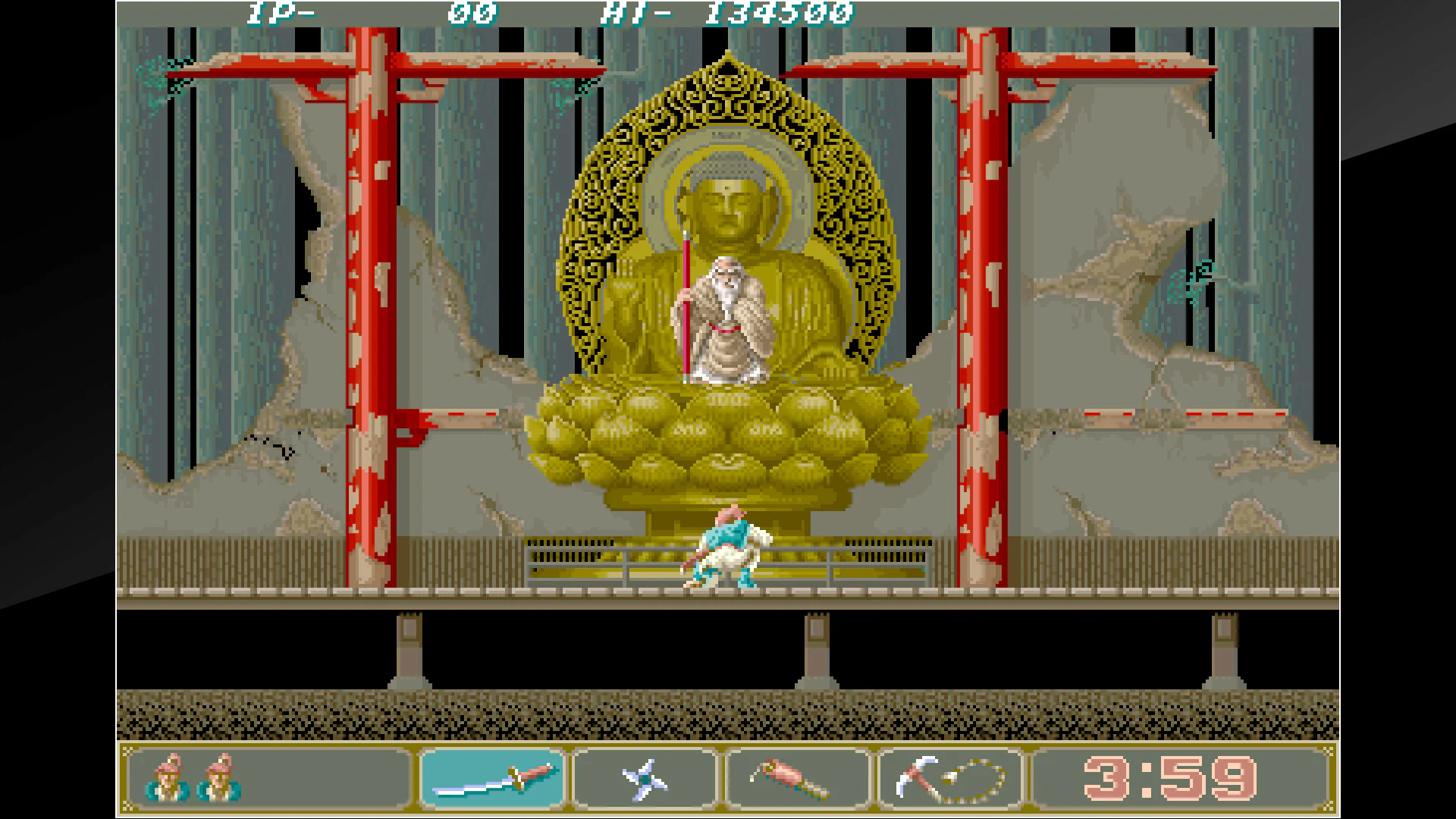Click the left red torii pillar
This screenshot has height=819, width=1456.
pos(369,303)
